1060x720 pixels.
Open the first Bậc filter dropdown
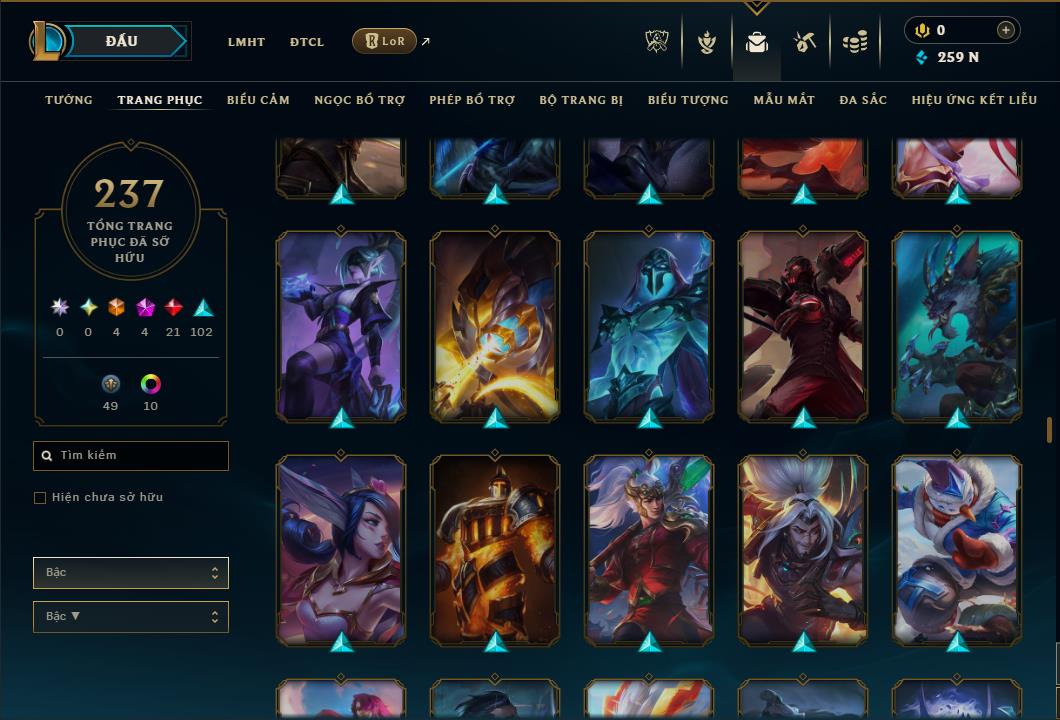(x=131, y=573)
